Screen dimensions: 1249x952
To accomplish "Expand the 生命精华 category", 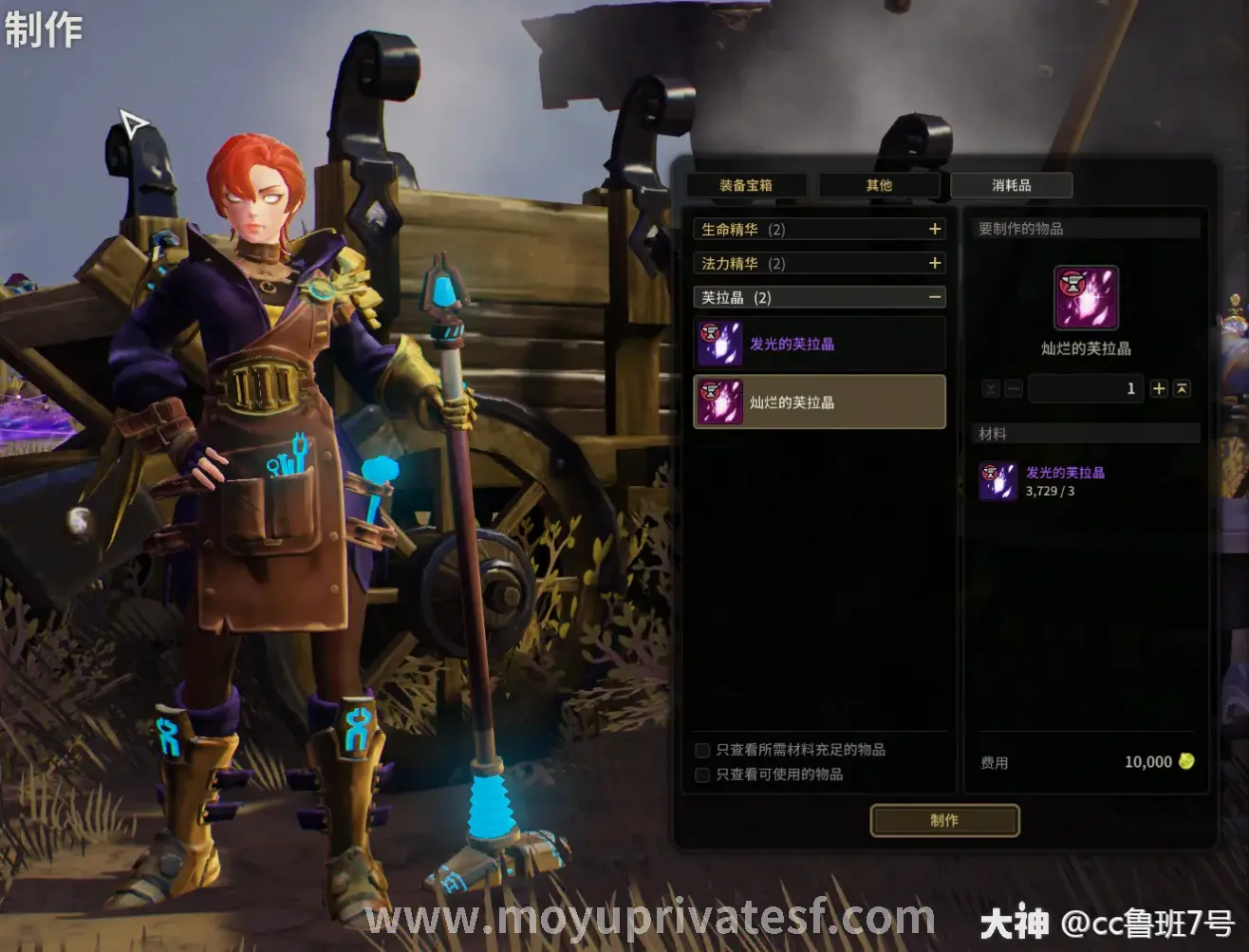I will pos(935,230).
